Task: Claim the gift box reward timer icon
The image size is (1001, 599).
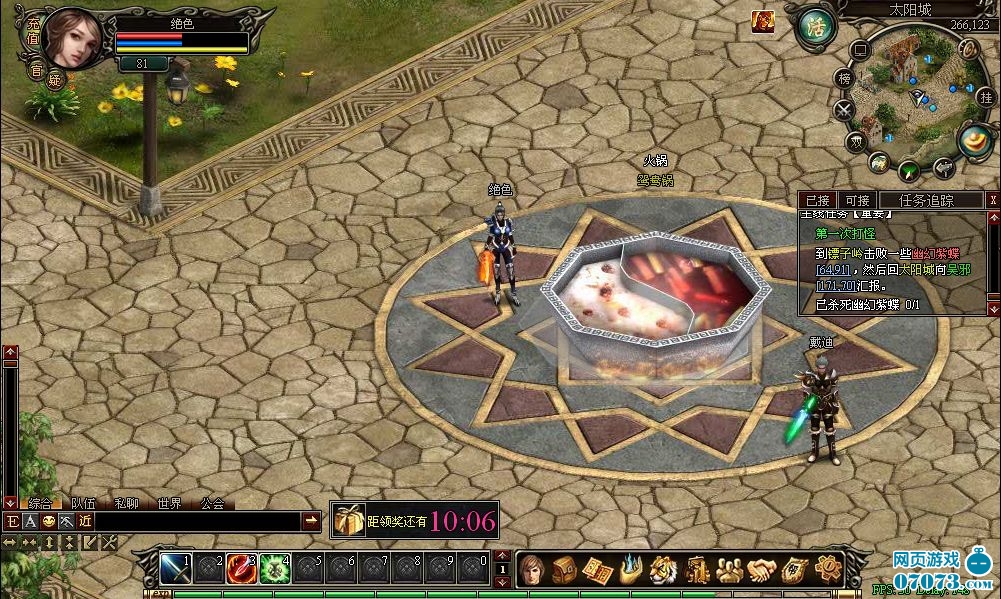Action: click(349, 520)
